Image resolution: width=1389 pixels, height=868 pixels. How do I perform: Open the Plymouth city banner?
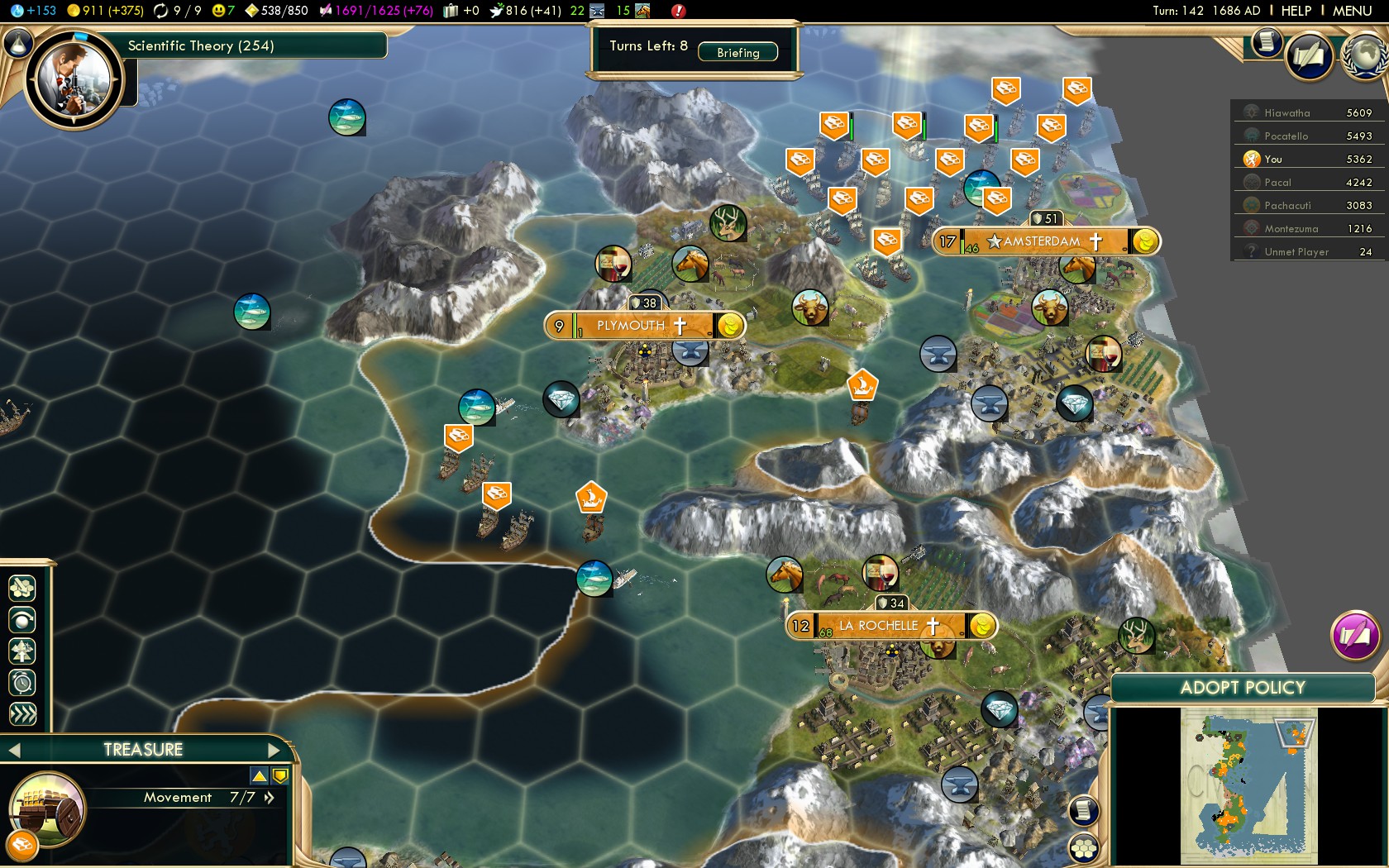[x=632, y=326]
